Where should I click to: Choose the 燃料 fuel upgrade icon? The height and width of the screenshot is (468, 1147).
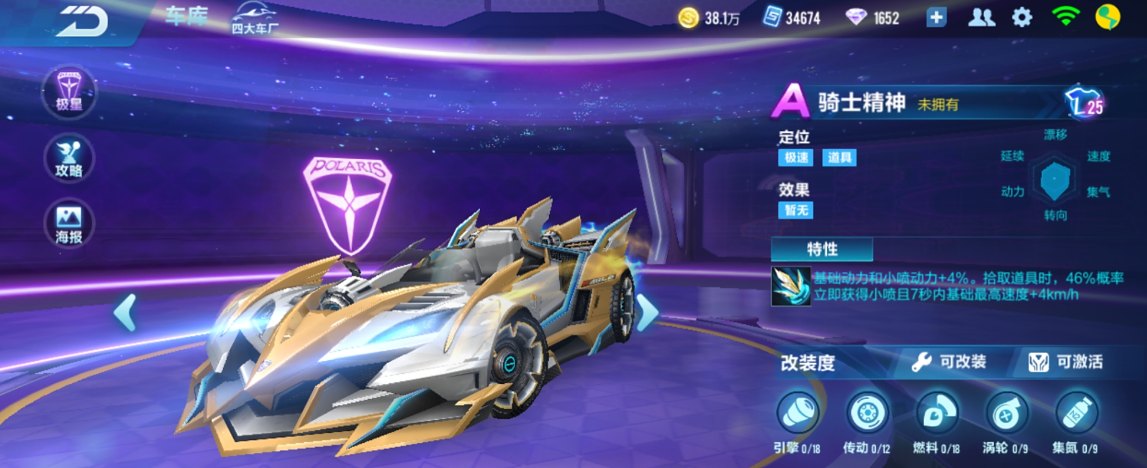(x=937, y=413)
